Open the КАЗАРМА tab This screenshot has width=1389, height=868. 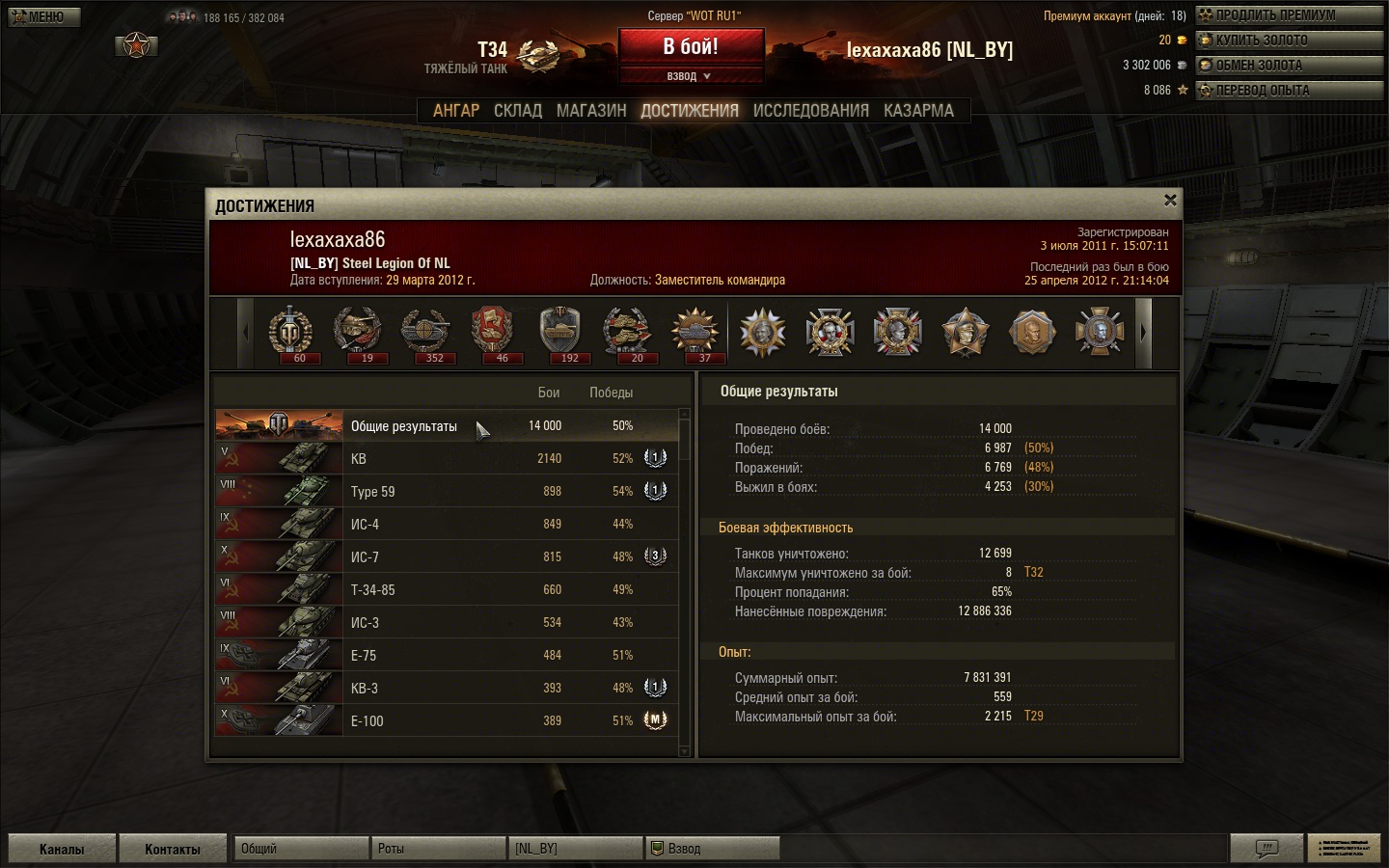coord(918,111)
